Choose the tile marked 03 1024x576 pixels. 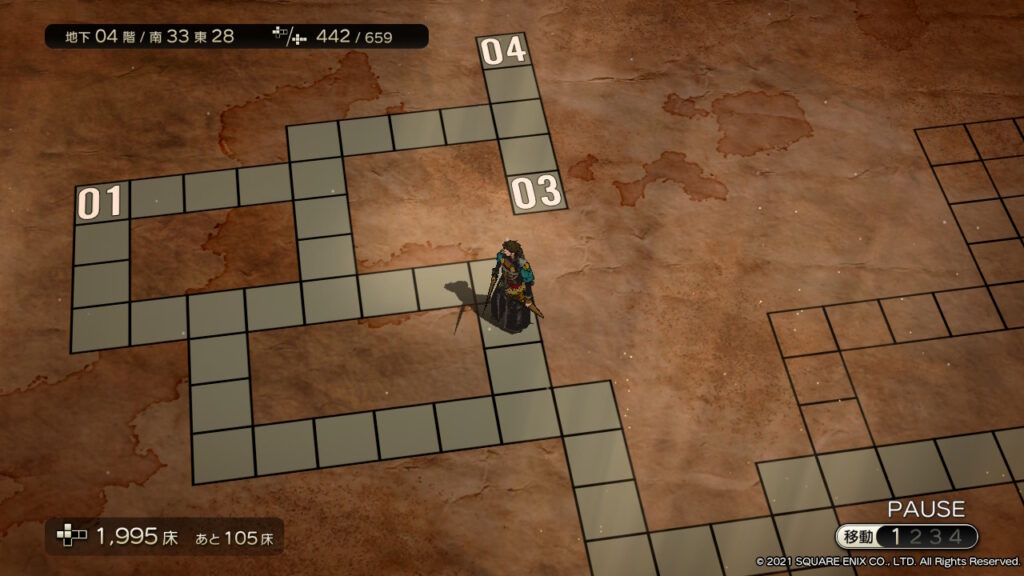coord(538,192)
